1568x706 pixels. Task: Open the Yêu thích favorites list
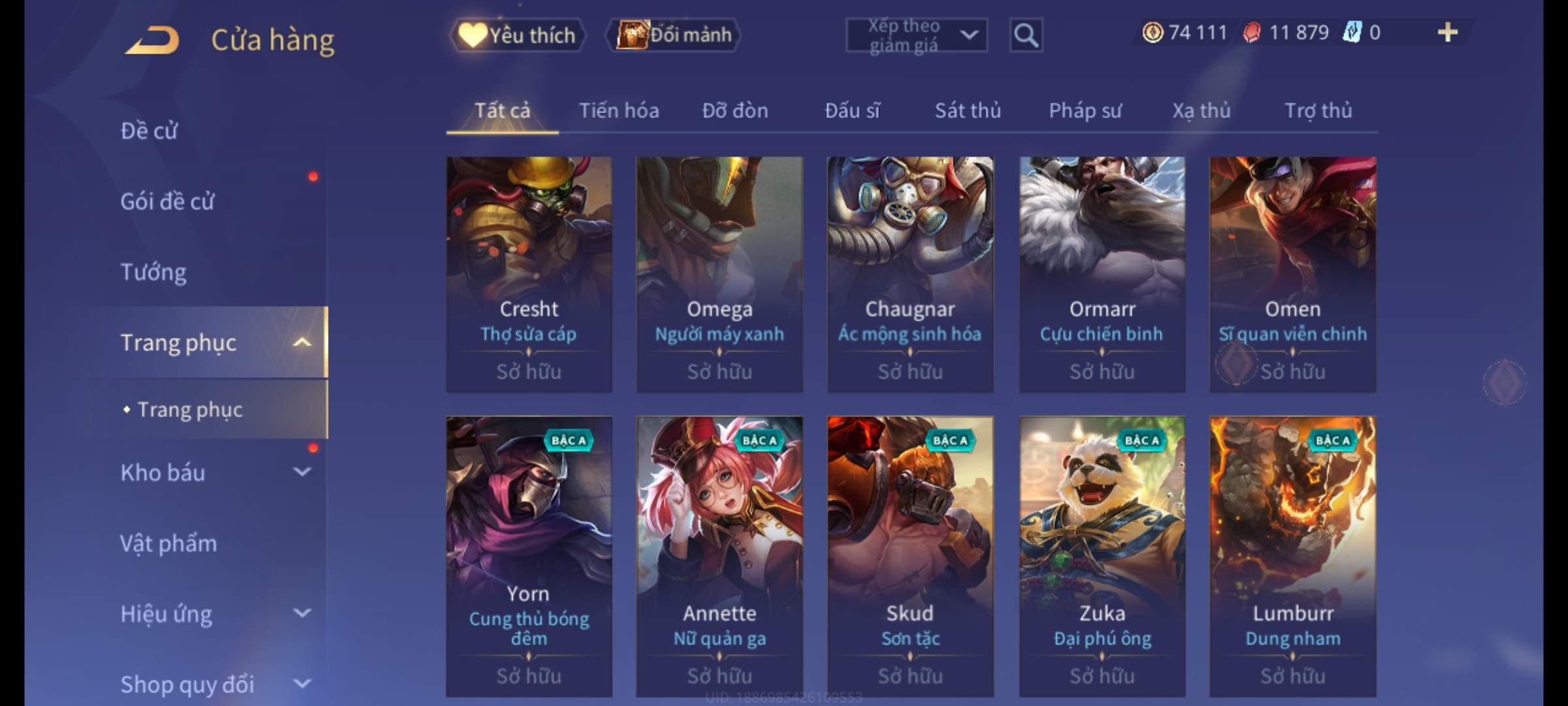(x=517, y=35)
